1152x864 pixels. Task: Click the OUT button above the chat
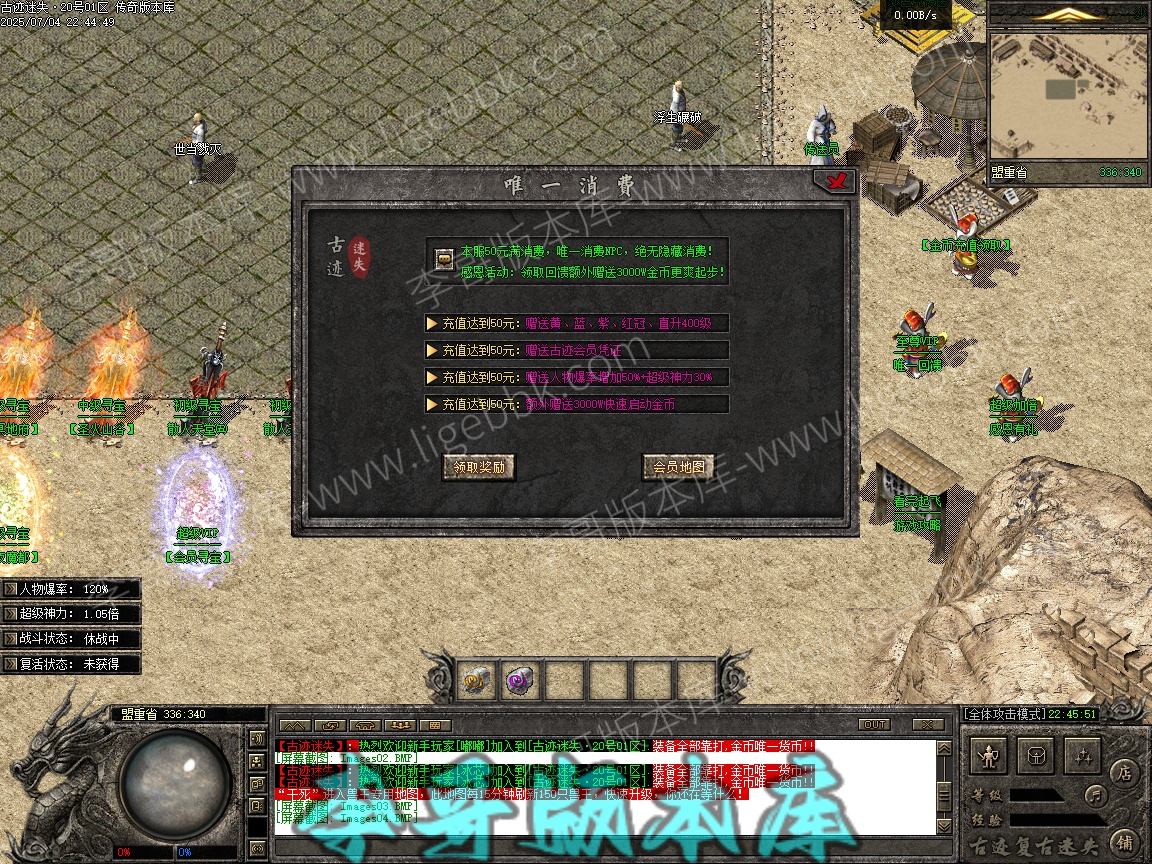click(874, 724)
